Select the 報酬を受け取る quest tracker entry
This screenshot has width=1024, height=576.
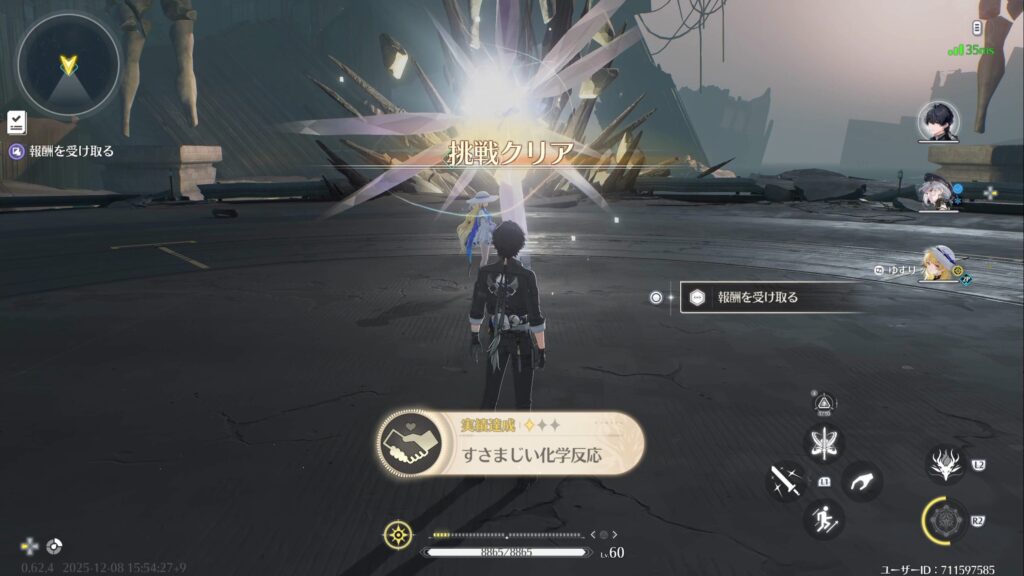point(62,152)
